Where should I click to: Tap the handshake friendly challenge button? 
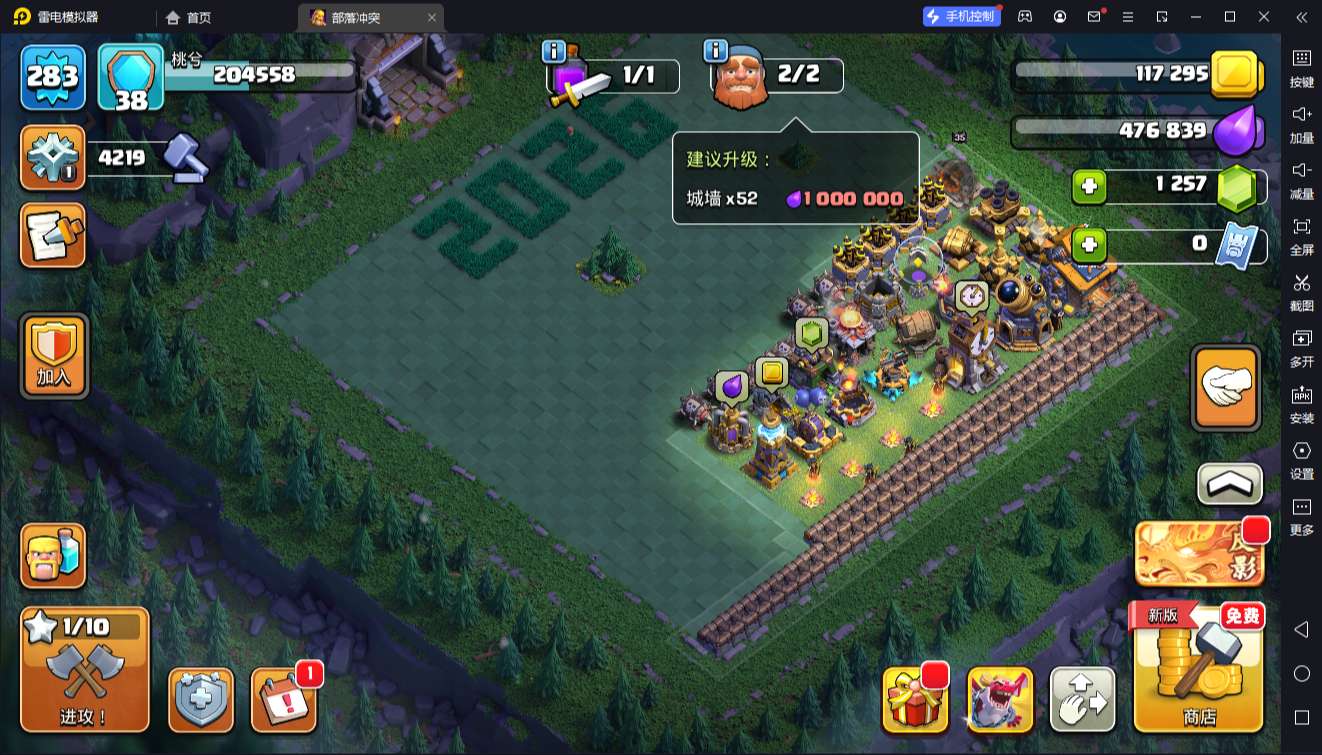tap(1226, 387)
